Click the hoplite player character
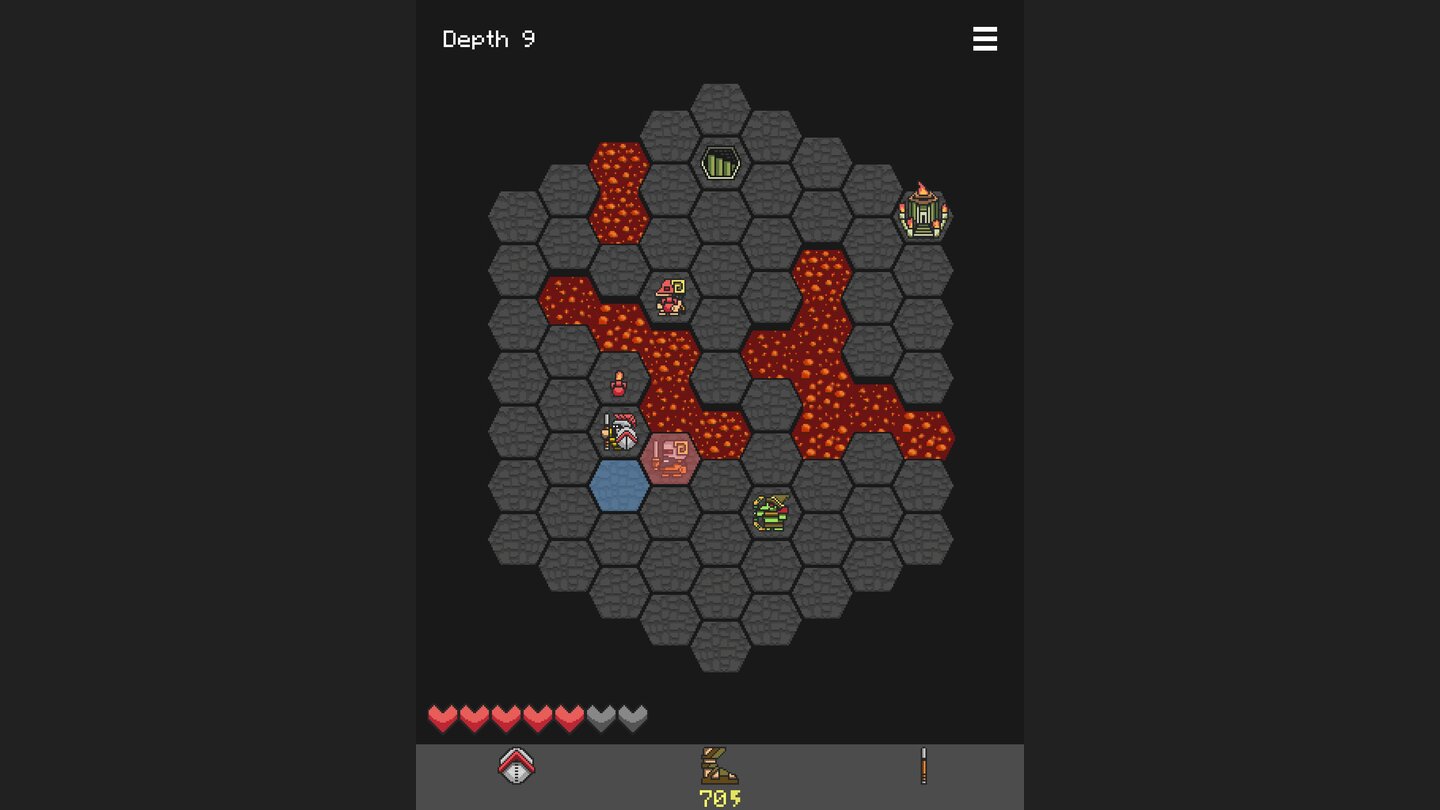This screenshot has width=1440, height=810. coord(620,430)
